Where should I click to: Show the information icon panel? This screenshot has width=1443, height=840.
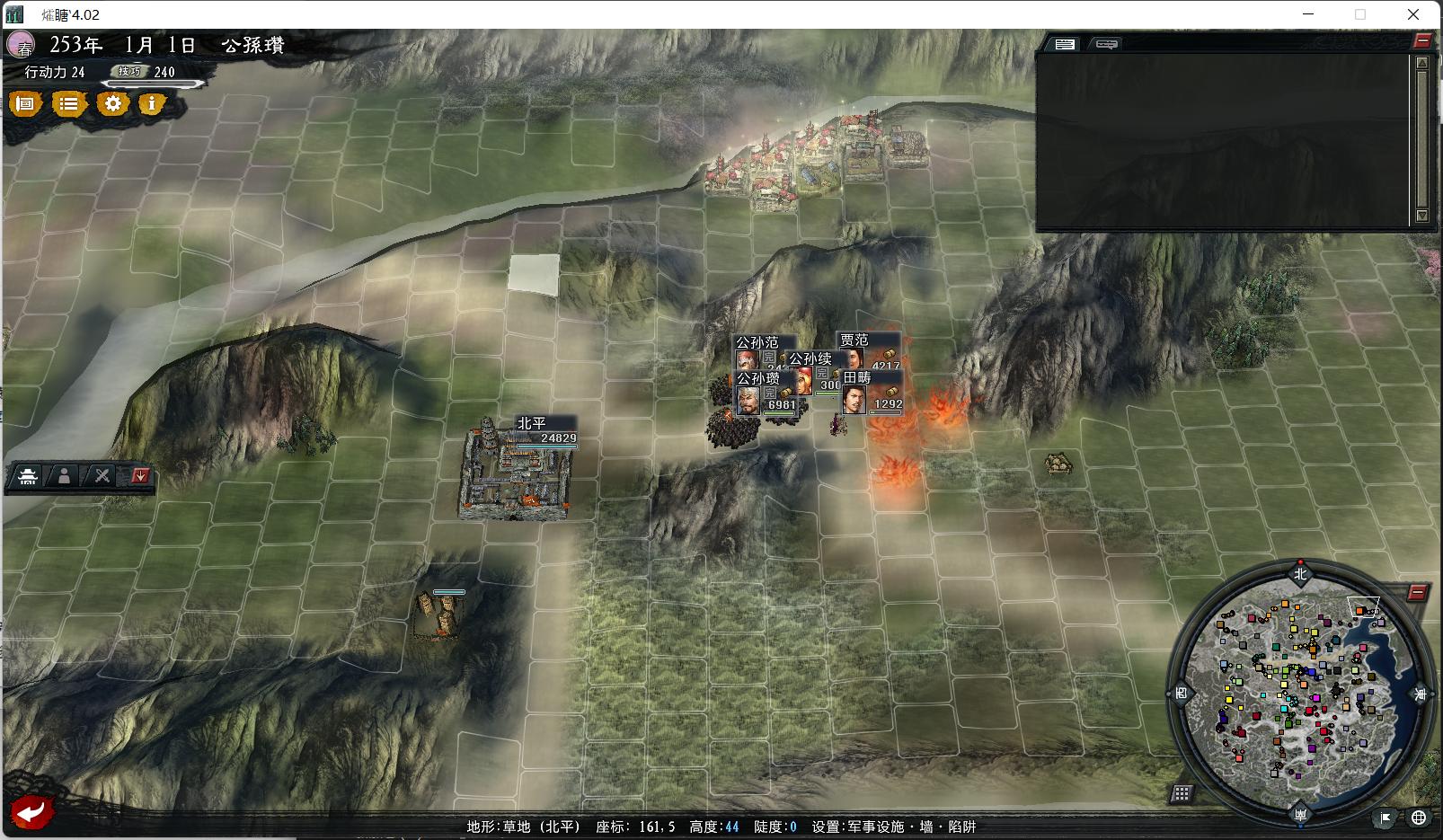[x=152, y=104]
